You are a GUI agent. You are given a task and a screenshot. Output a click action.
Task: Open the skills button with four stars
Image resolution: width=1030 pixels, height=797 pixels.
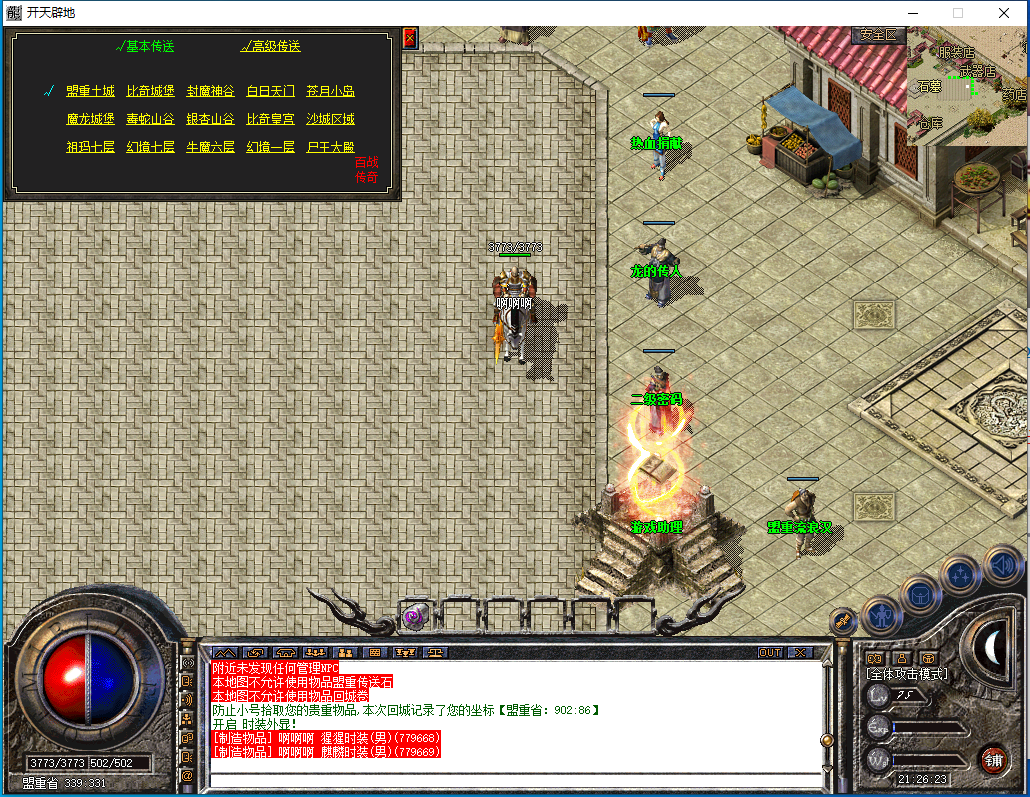pyautogui.click(x=961, y=575)
